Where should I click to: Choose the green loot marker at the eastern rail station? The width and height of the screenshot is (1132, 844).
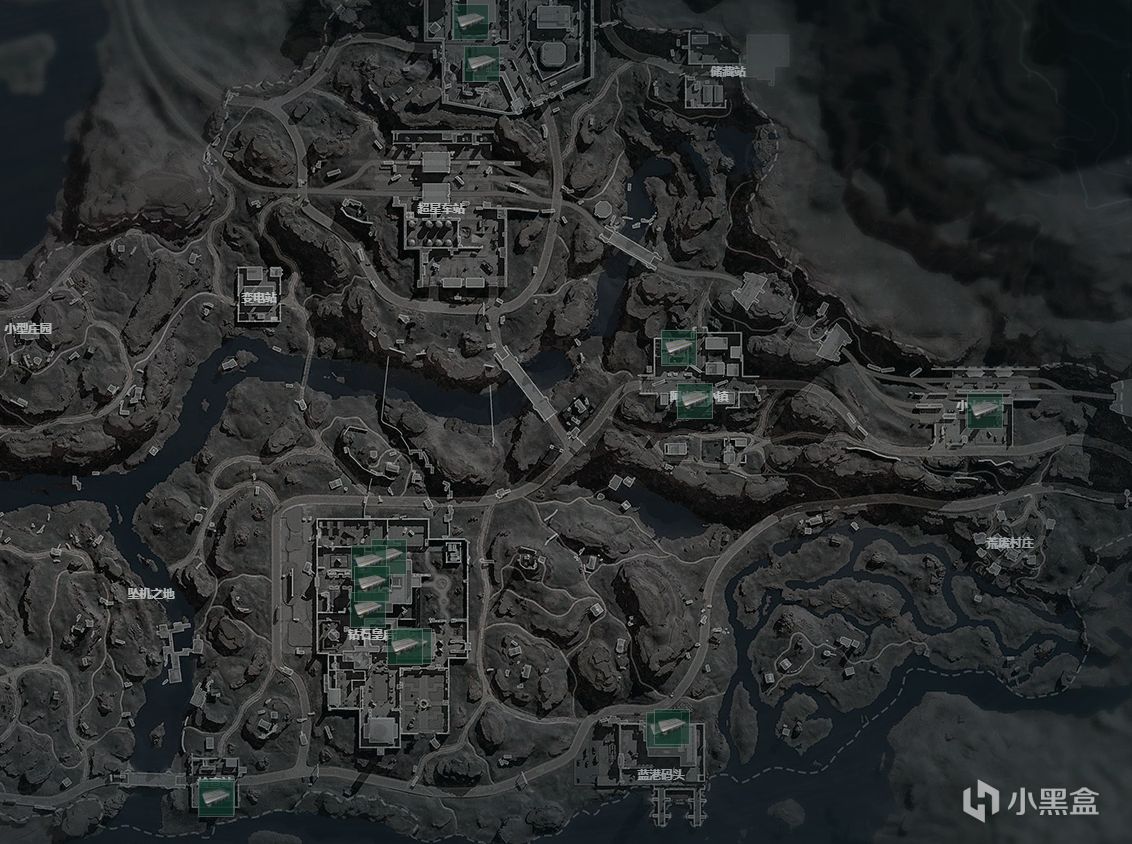pyautogui.click(x=984, y=410)
